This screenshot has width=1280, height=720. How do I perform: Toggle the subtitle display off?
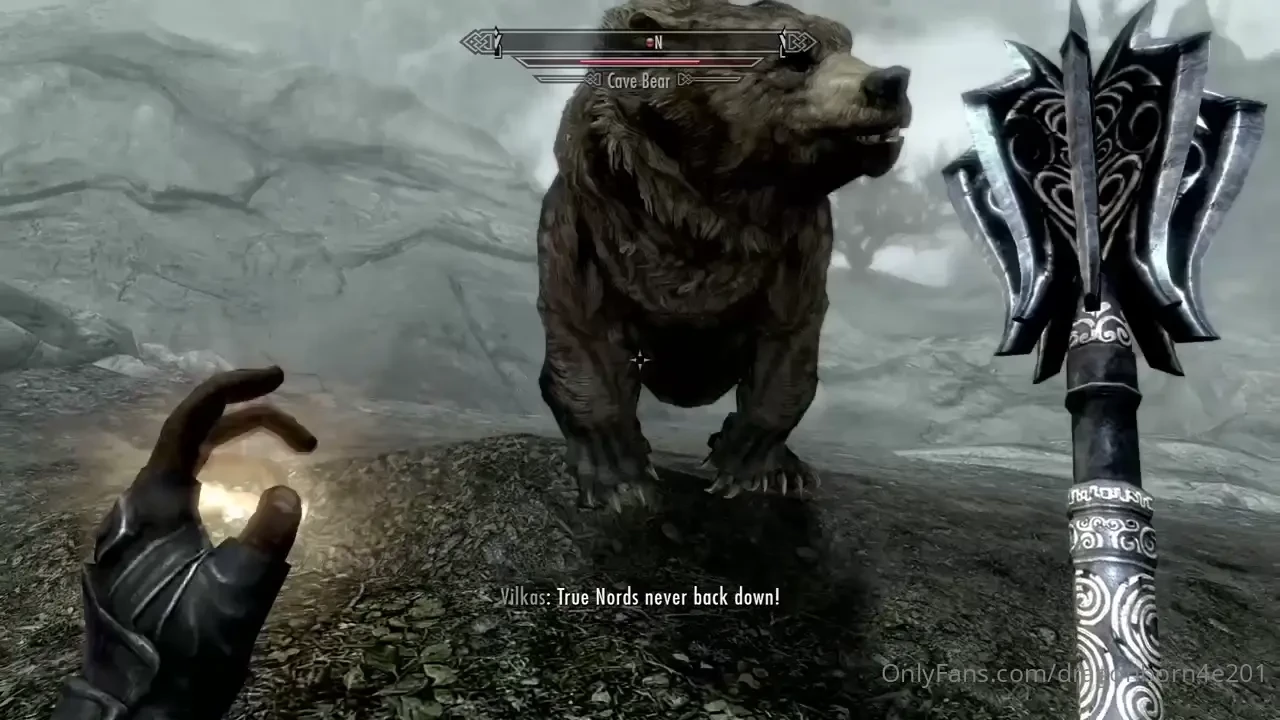640,596
